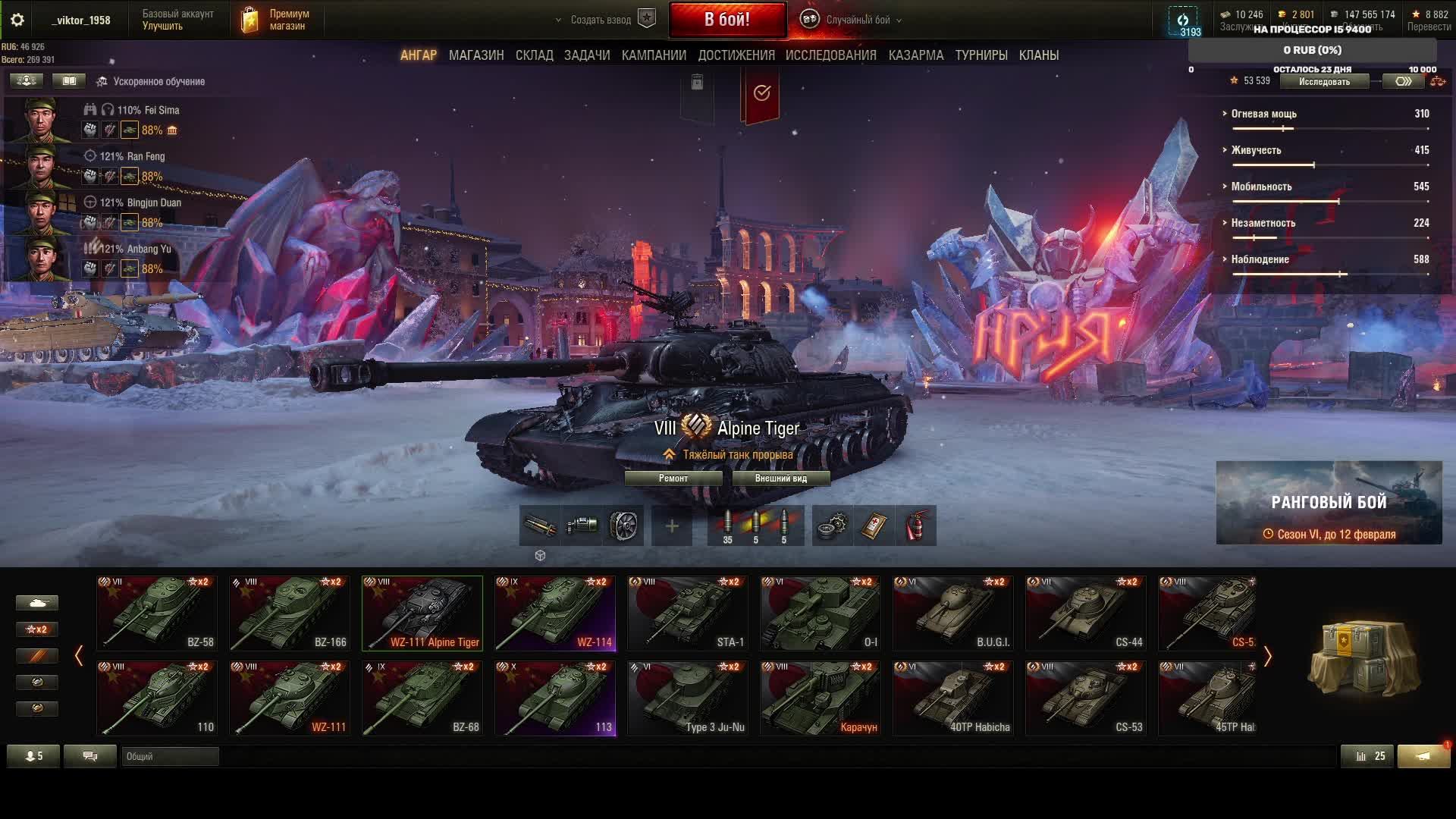Select the Карачун tank tile

[x=821, y=698]
